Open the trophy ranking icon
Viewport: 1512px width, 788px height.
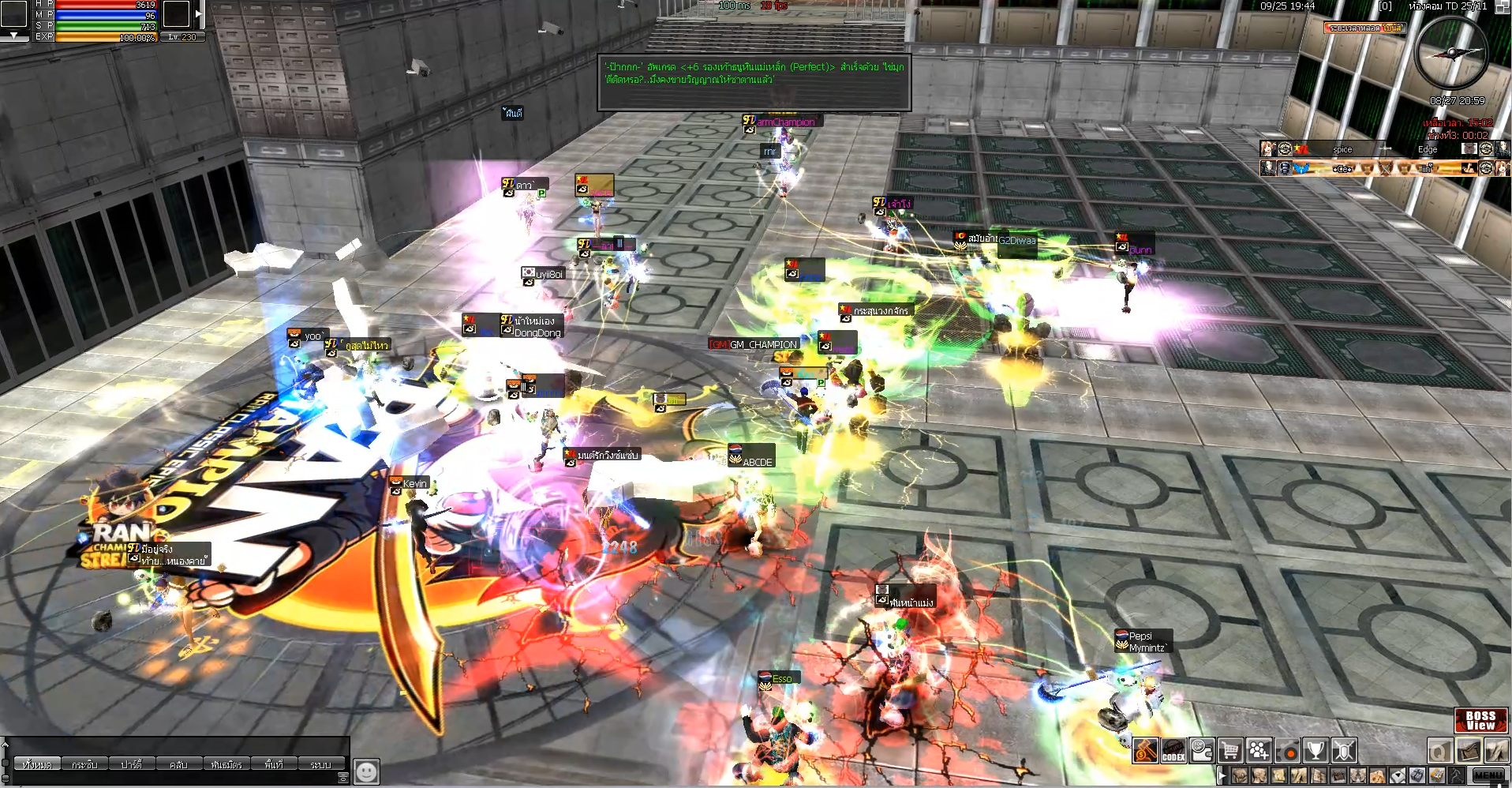(1316, 750)
